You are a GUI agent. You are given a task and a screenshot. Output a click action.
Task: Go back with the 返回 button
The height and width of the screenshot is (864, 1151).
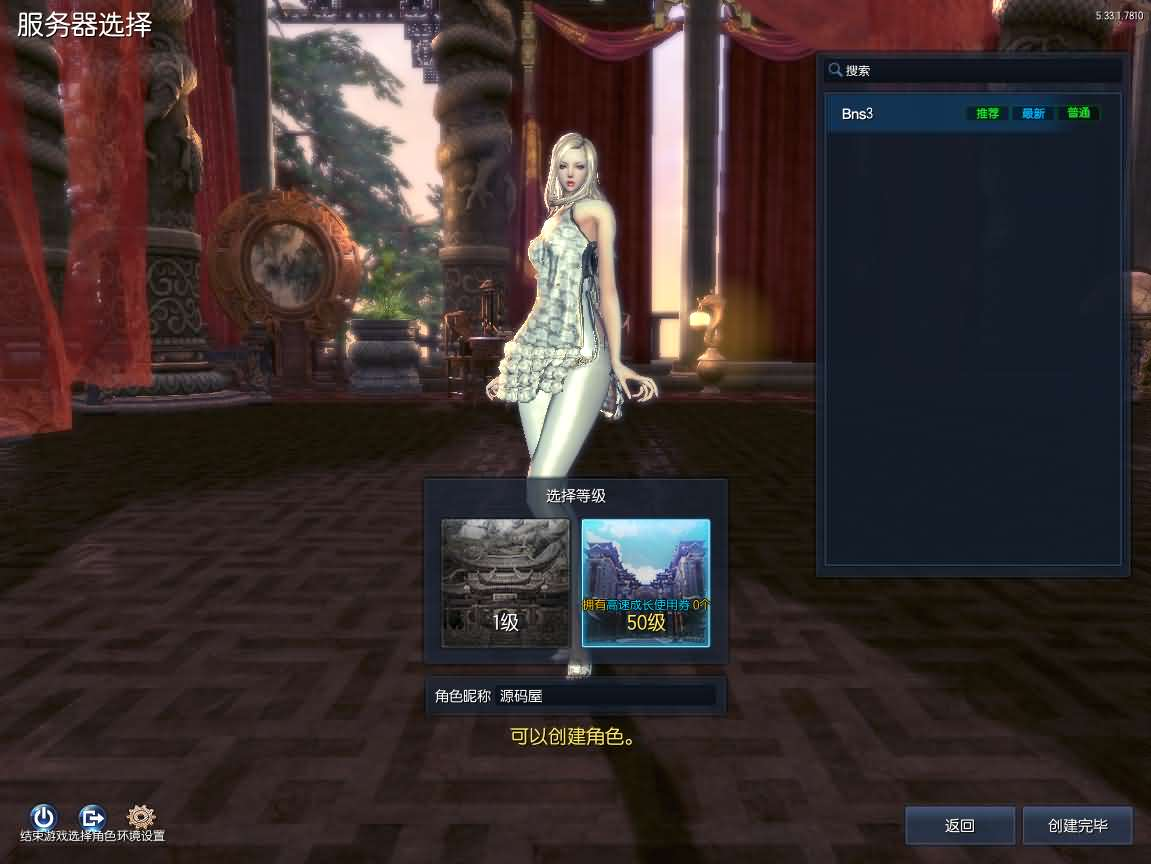960,826
